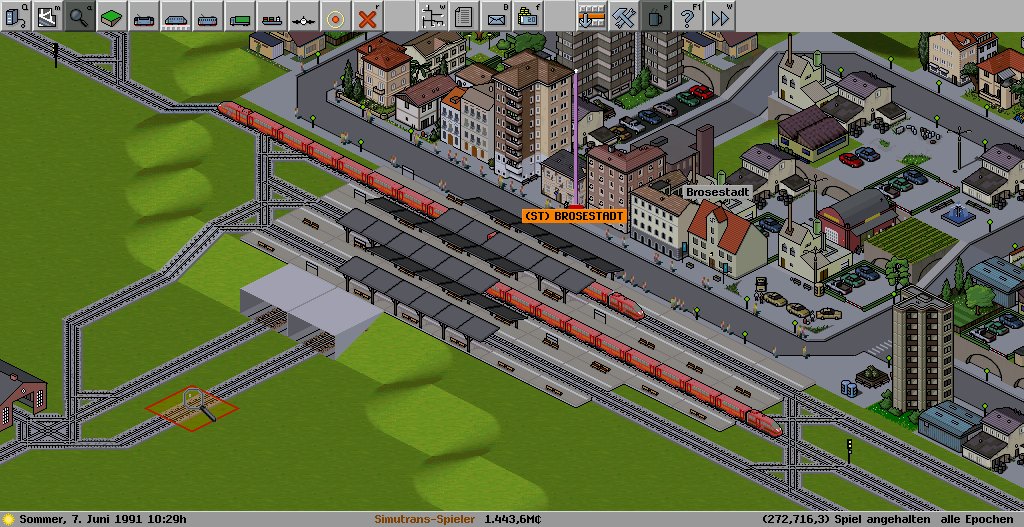Screen dimensions: 1024x527
Task: Open the green terrain landscaping tools
Action: click(x=111, y=16)
